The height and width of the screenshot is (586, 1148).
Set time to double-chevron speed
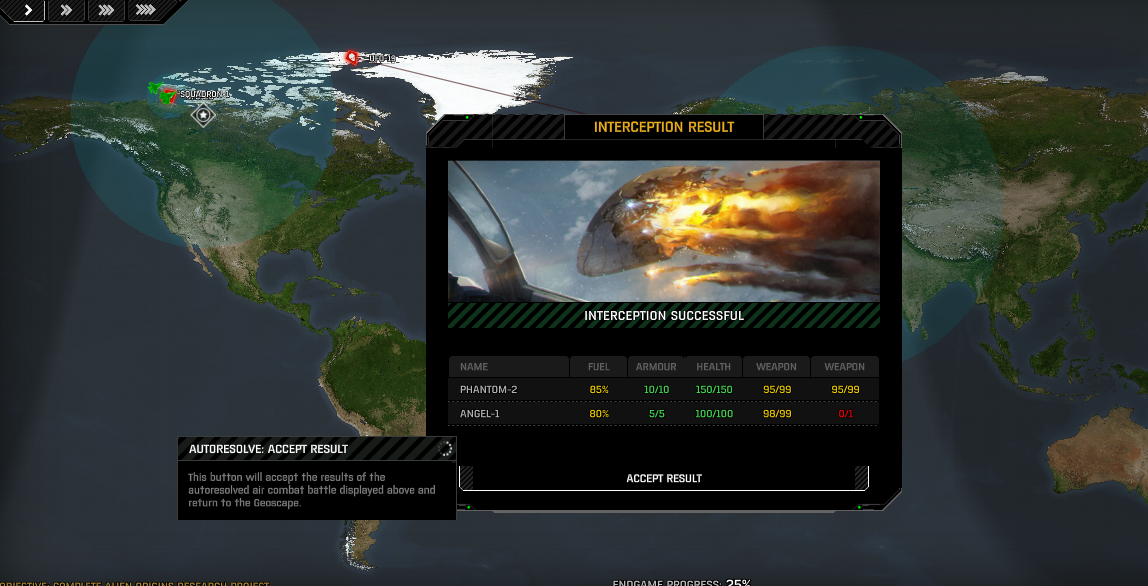[x=67, y=10]
